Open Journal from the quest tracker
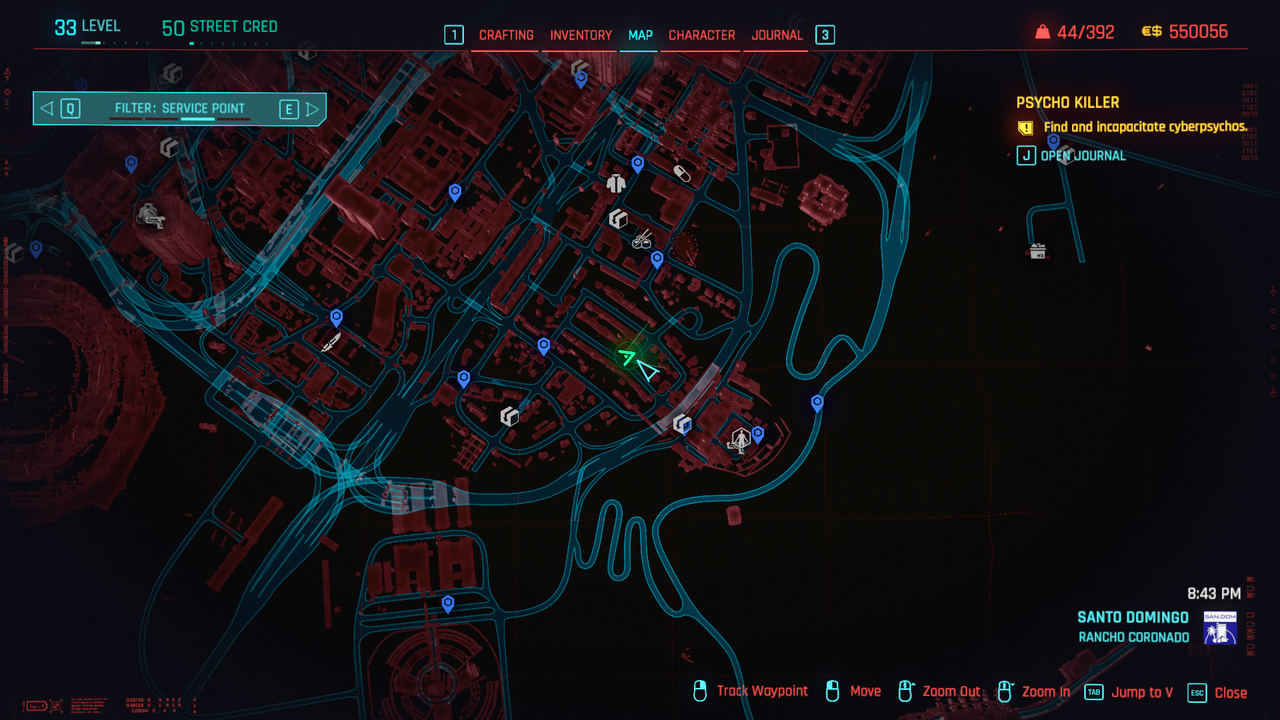This screenshot has width=1280, height=720. 1082,155
